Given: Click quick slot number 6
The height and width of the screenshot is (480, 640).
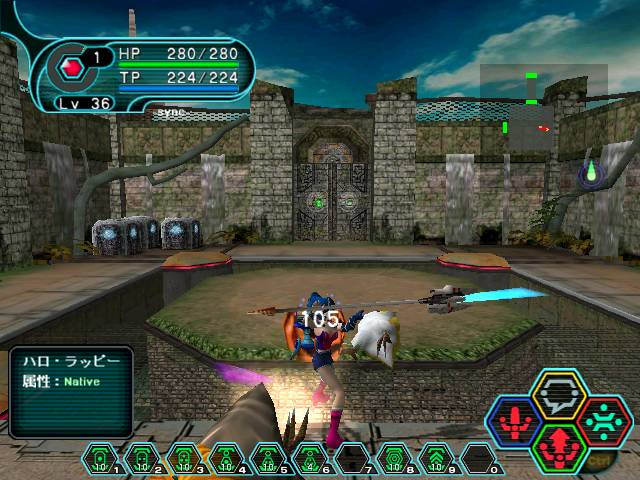Looking at the screenshot, I should click(x=310, y=460).
